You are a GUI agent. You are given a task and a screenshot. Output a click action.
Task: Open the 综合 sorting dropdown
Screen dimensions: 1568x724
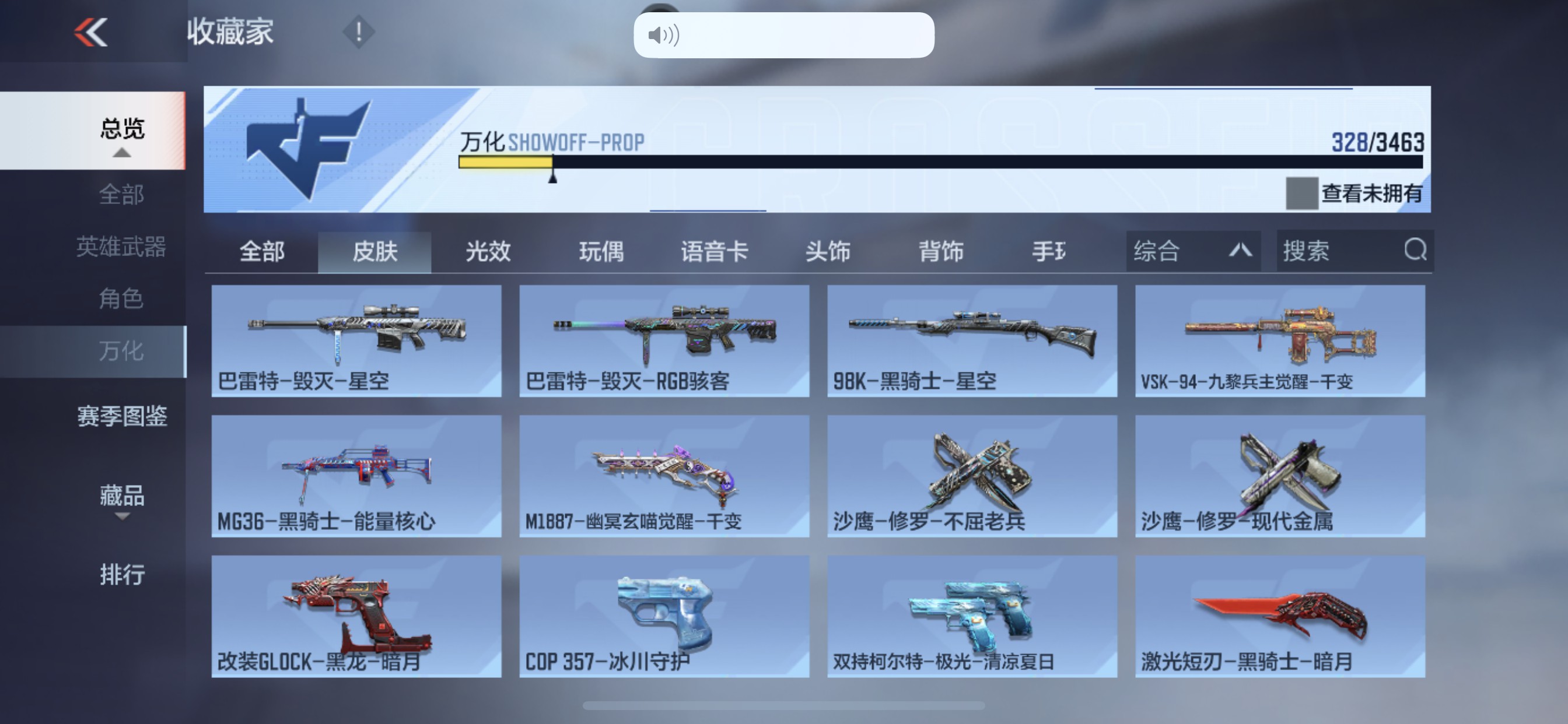tap(1193, 250)
